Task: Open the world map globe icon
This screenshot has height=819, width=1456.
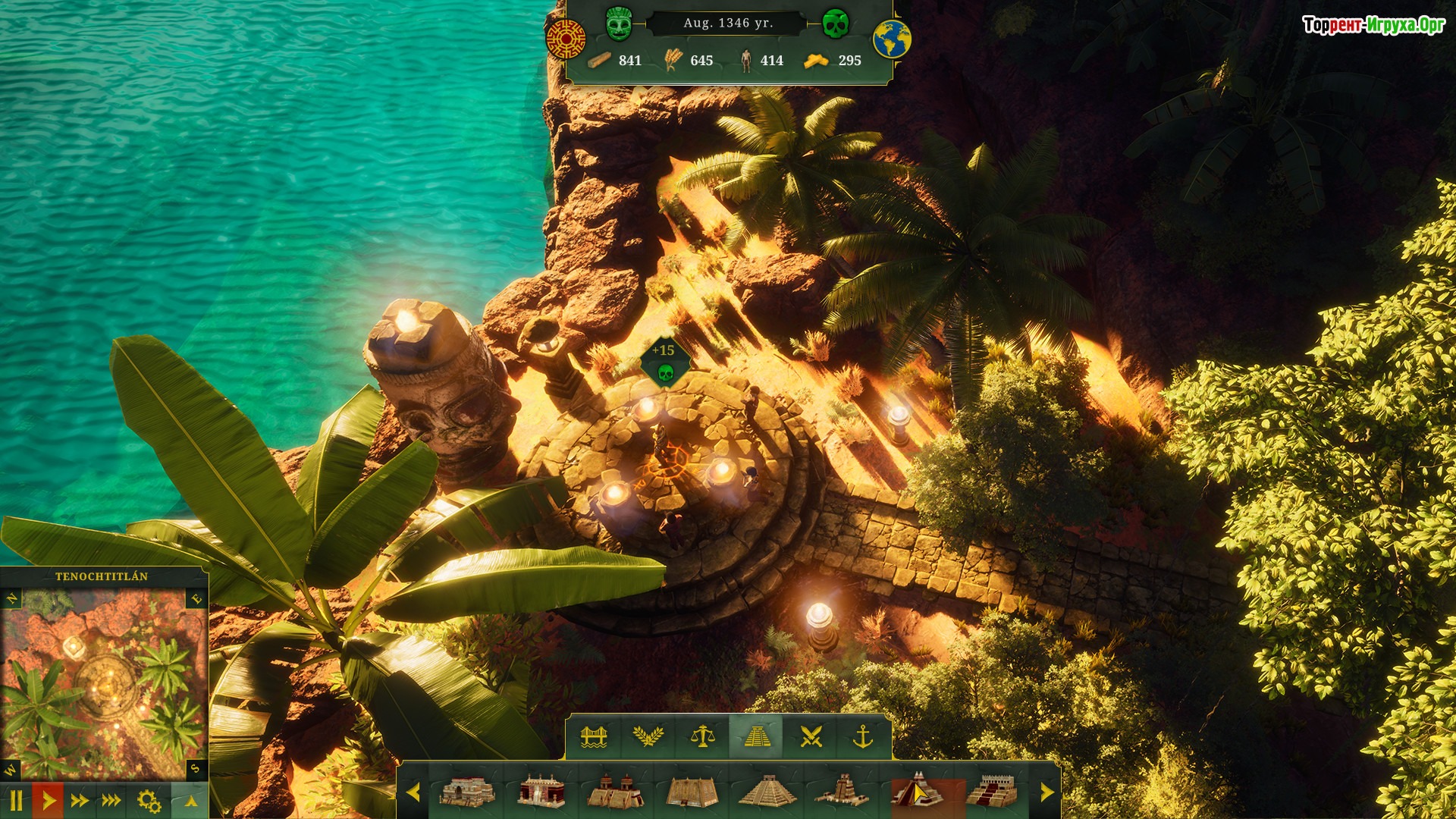Action: click(x=892, y=39)
